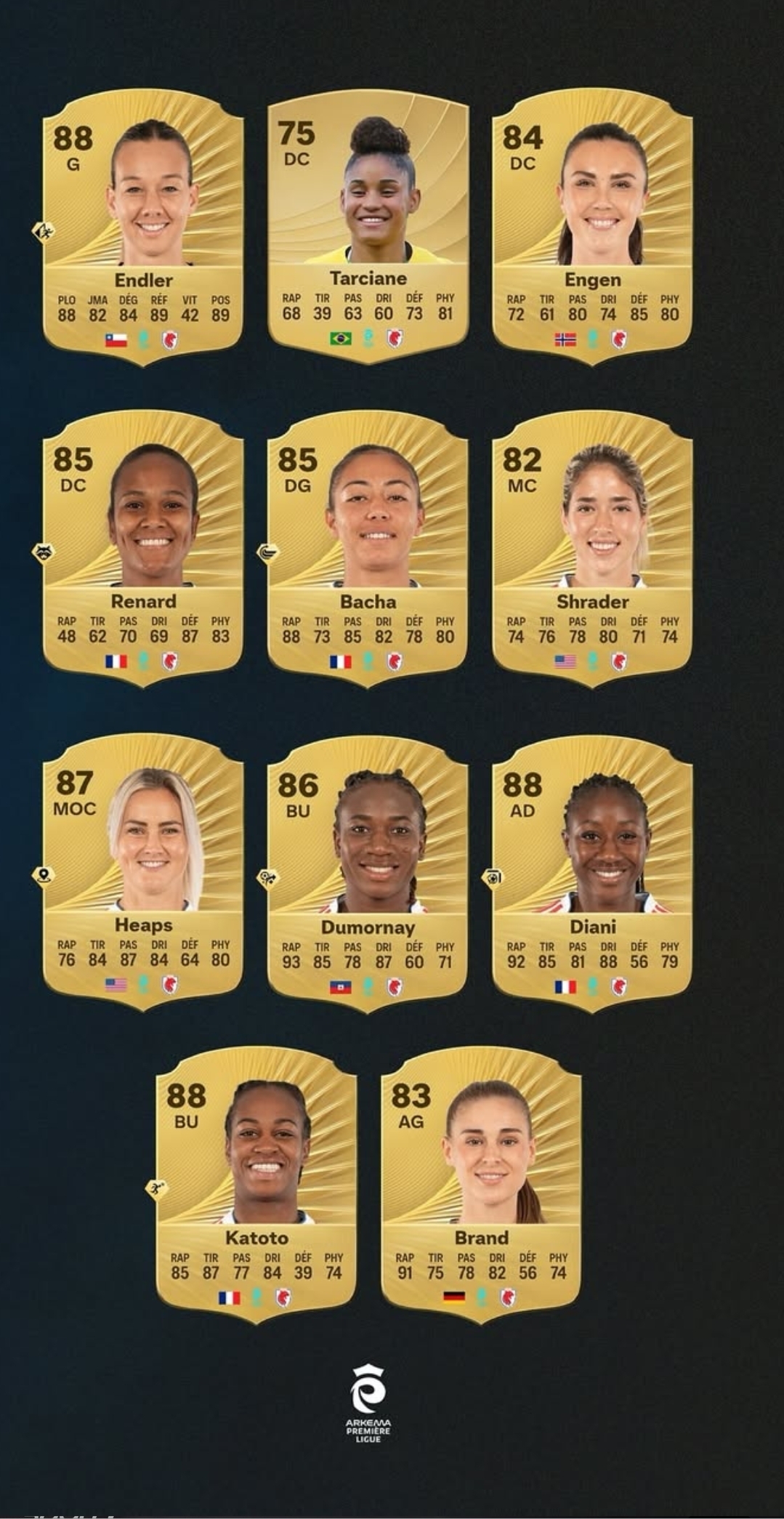This screenshot has height=1519, width=784.
Task: Open the Brand 83 AG card
Action: (481, 1183)
